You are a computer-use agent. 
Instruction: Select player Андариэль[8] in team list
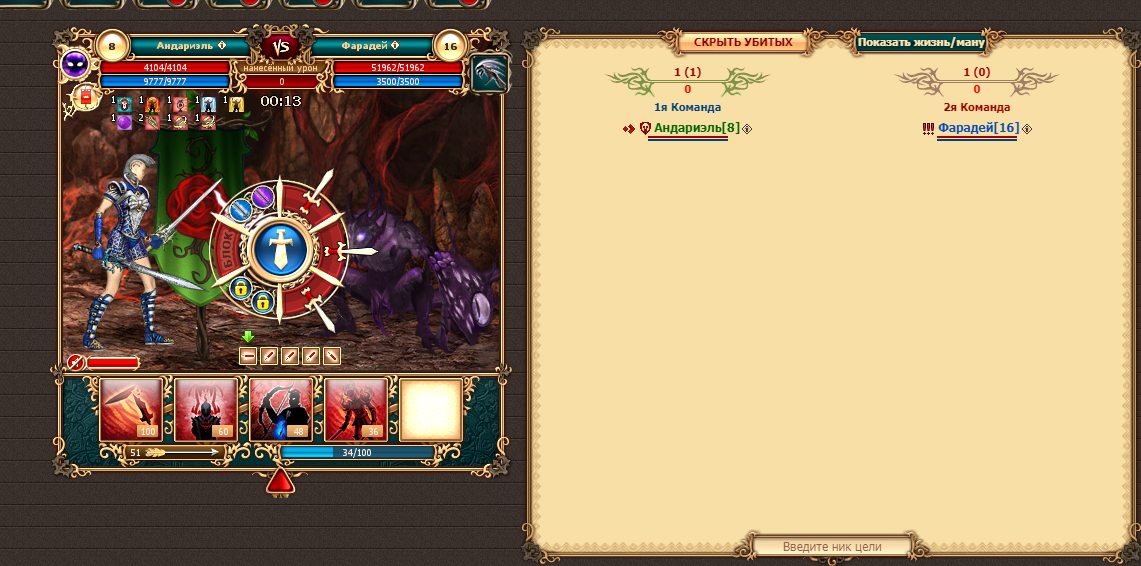[x=696, y=128]
